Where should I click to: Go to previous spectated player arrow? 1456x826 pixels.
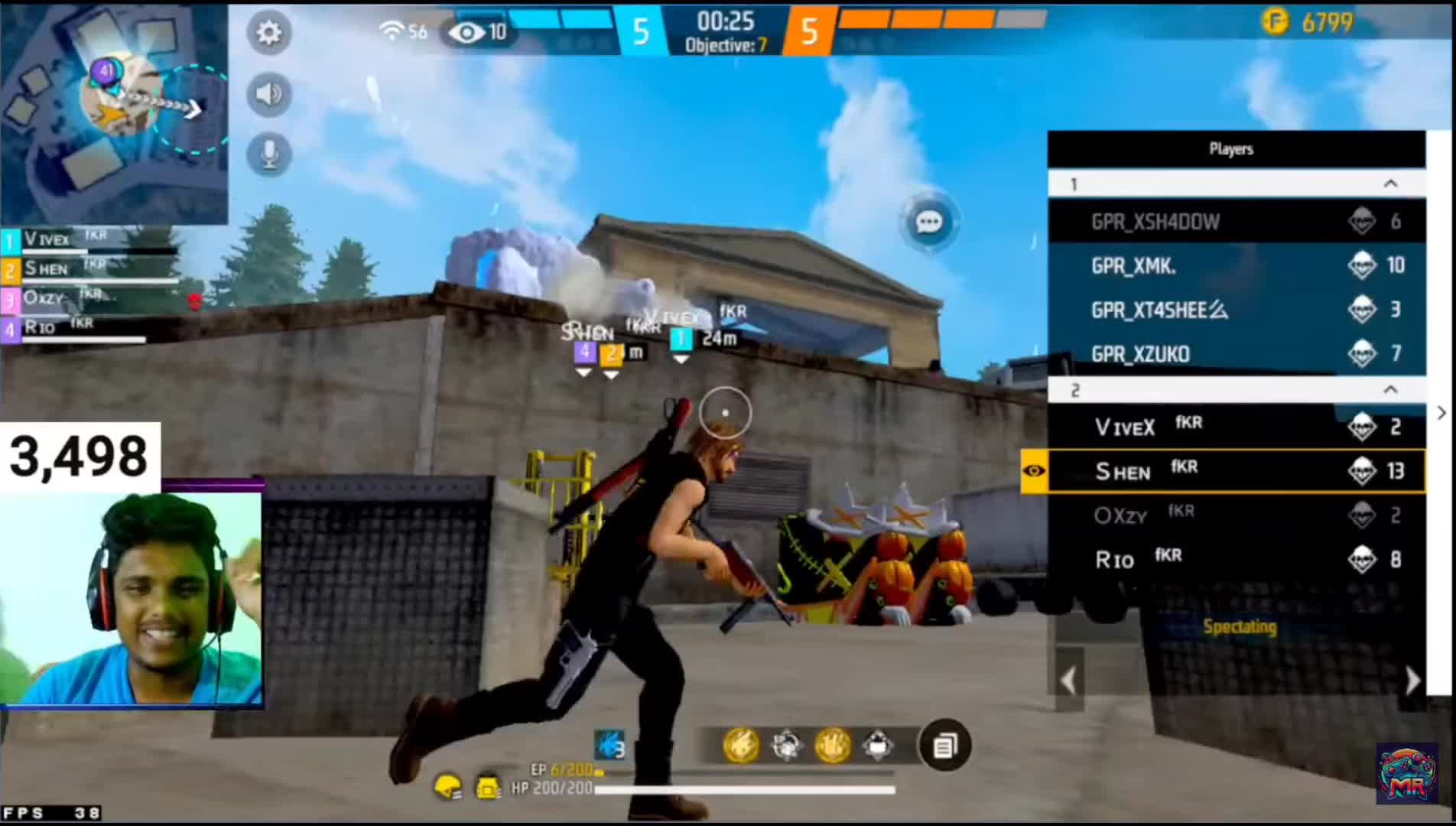click(1068, 680)
